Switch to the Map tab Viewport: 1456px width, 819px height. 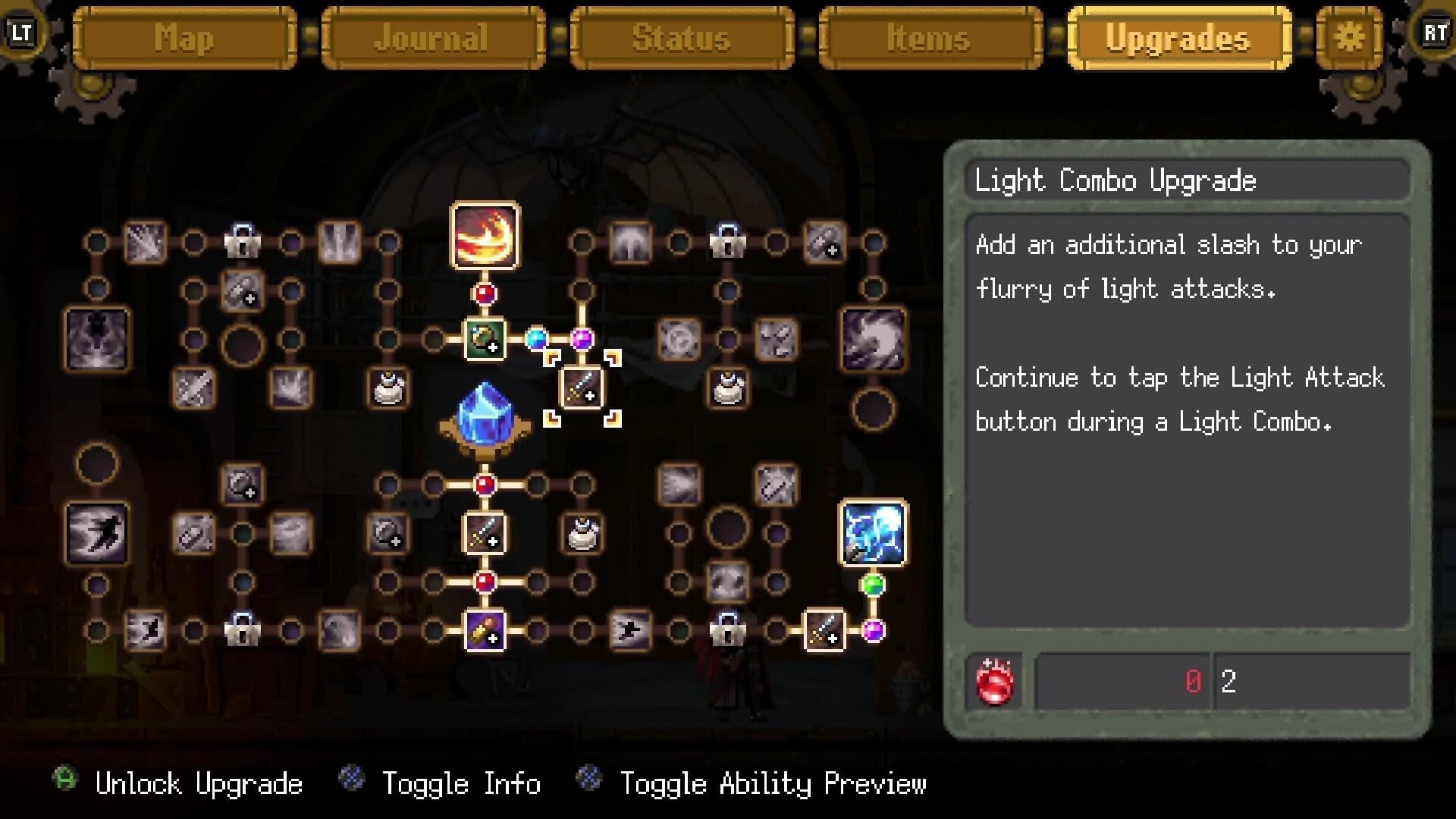pyautogui.click(x=184, y=38)
